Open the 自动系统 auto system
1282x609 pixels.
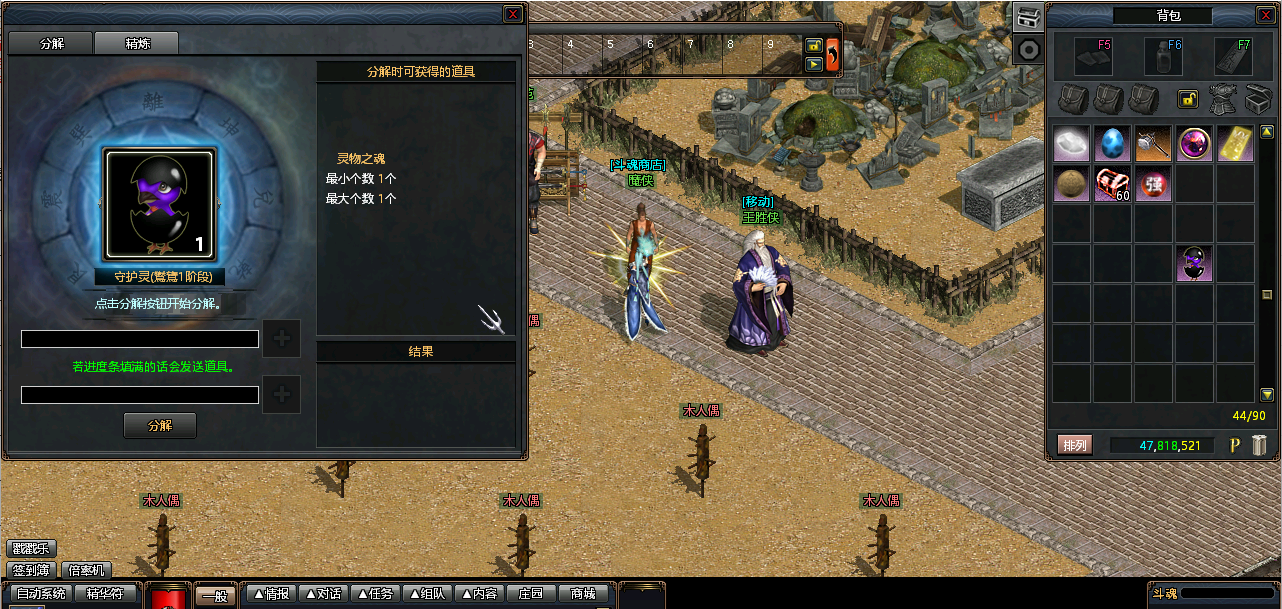pos(42,593)
